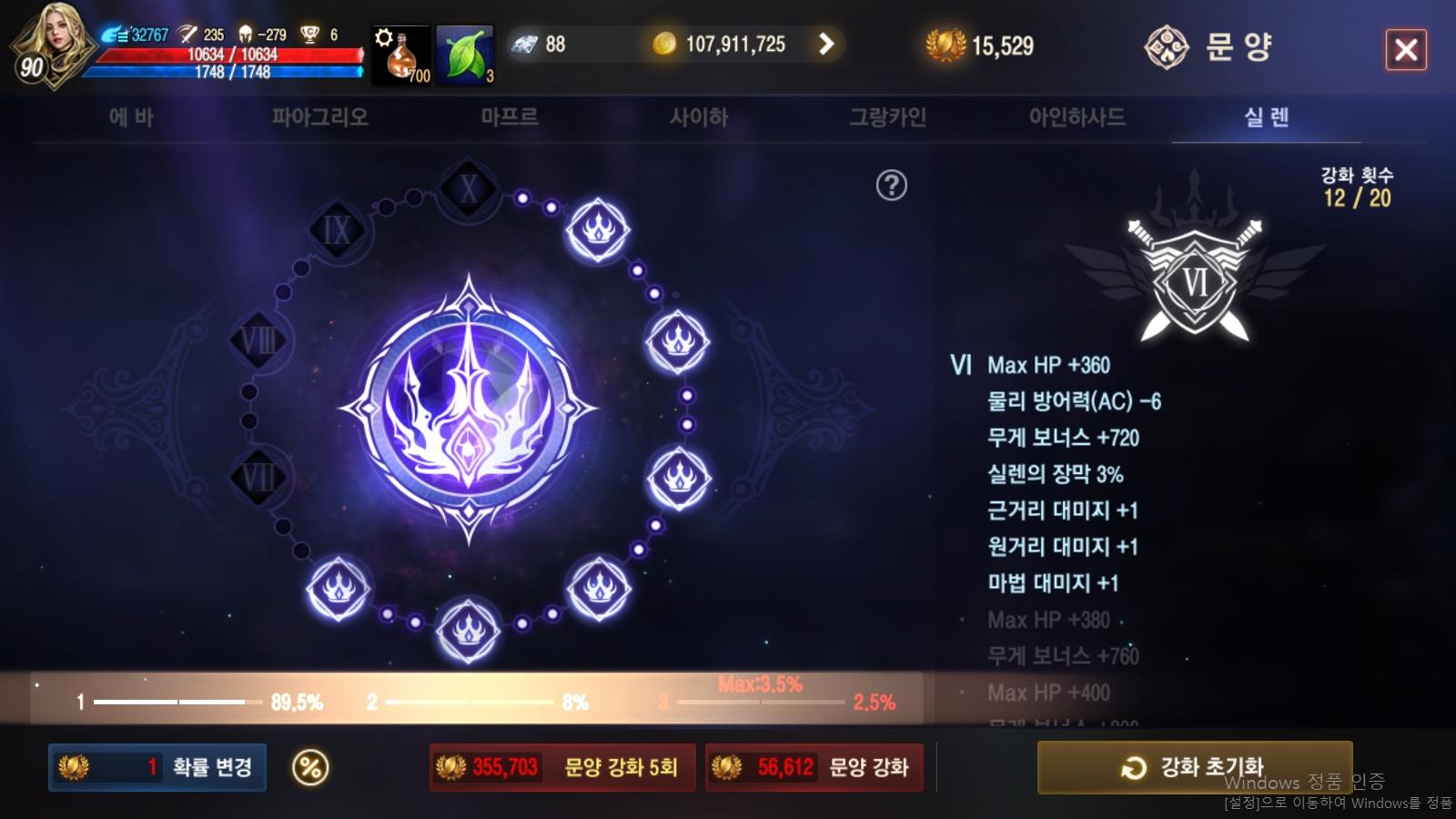Click the blue crystal currency icon showing 88

pos(523,43)
